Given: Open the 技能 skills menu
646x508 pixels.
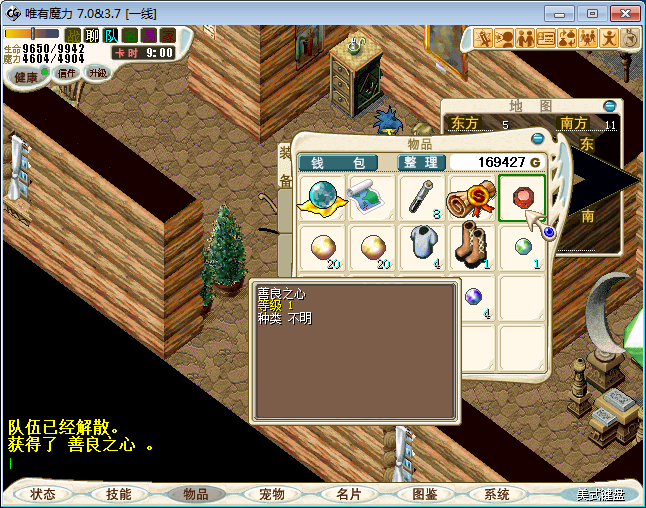Looking at the screenshot, I should [119, 494].
